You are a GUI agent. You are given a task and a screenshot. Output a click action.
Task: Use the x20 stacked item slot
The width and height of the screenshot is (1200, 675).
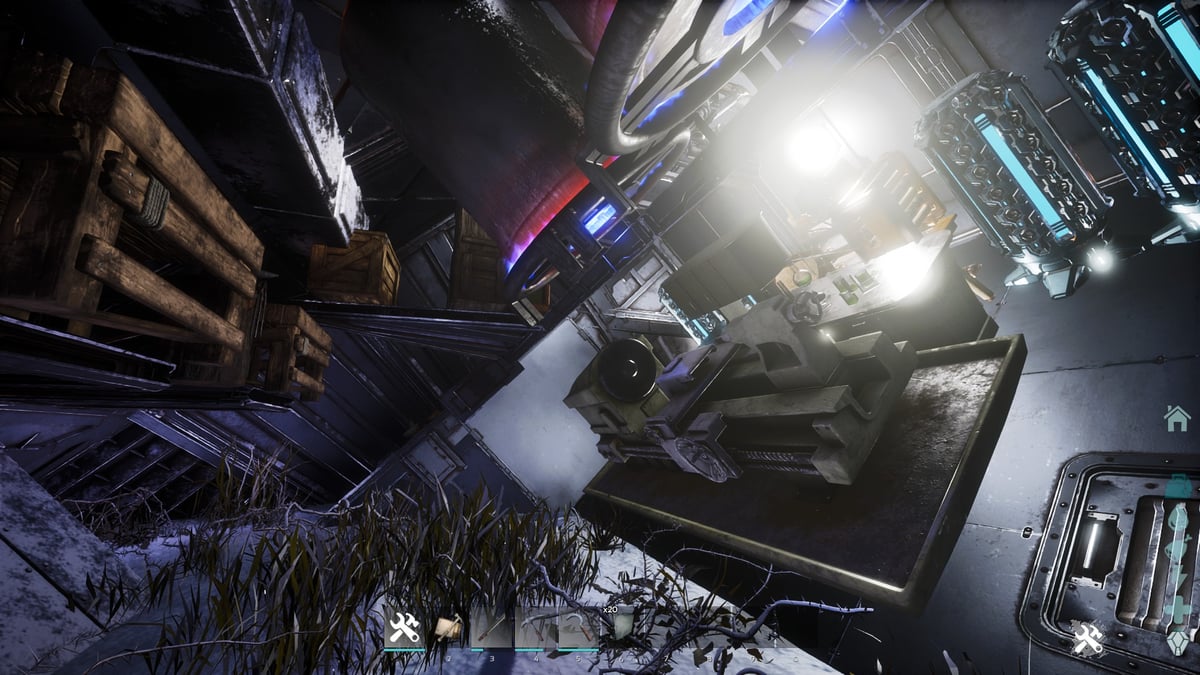click(x=621, y=628)
